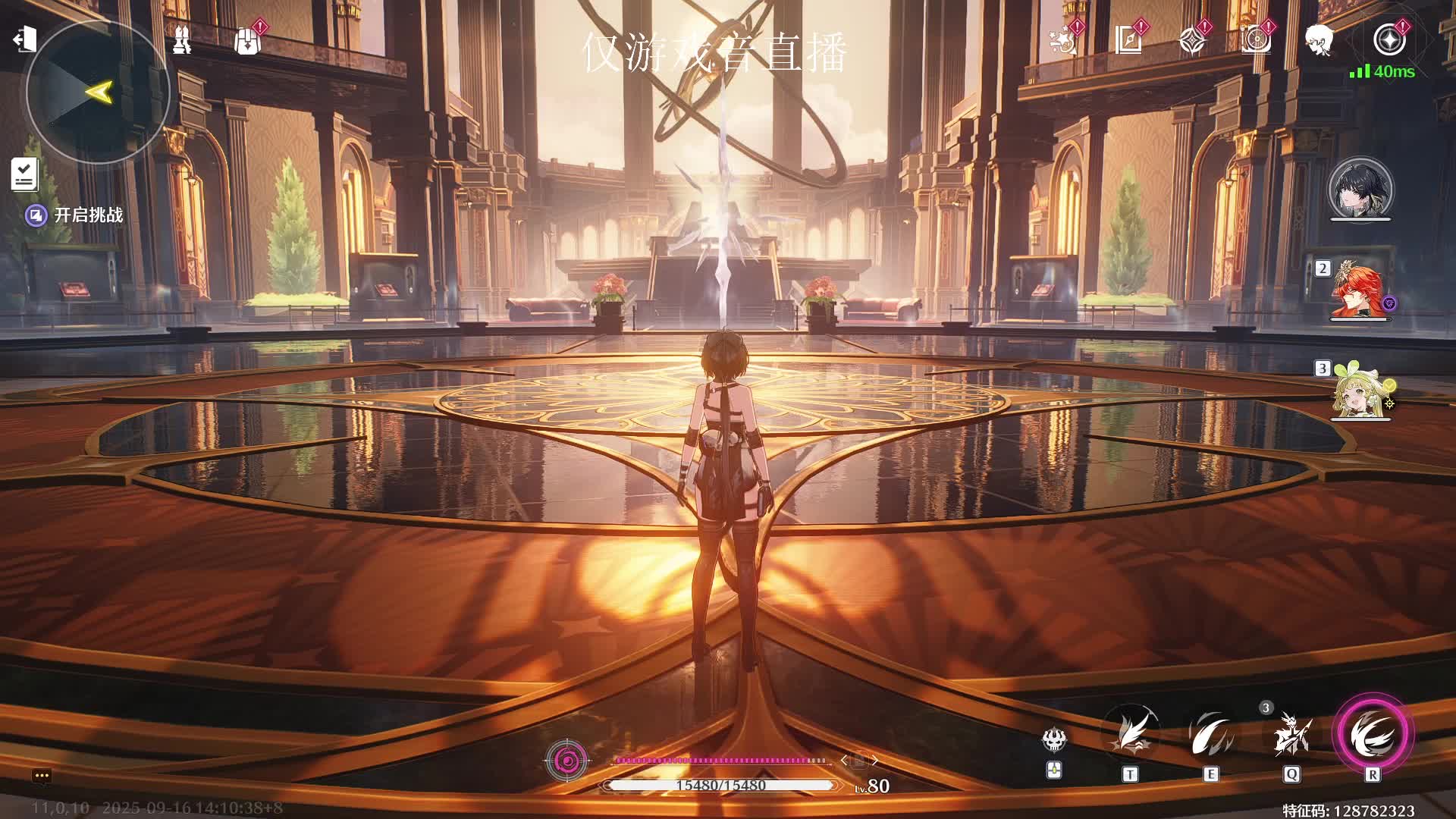
Task: Use the feather utility skill above T
Action: pyautogui.click(x=1130, y=734)
